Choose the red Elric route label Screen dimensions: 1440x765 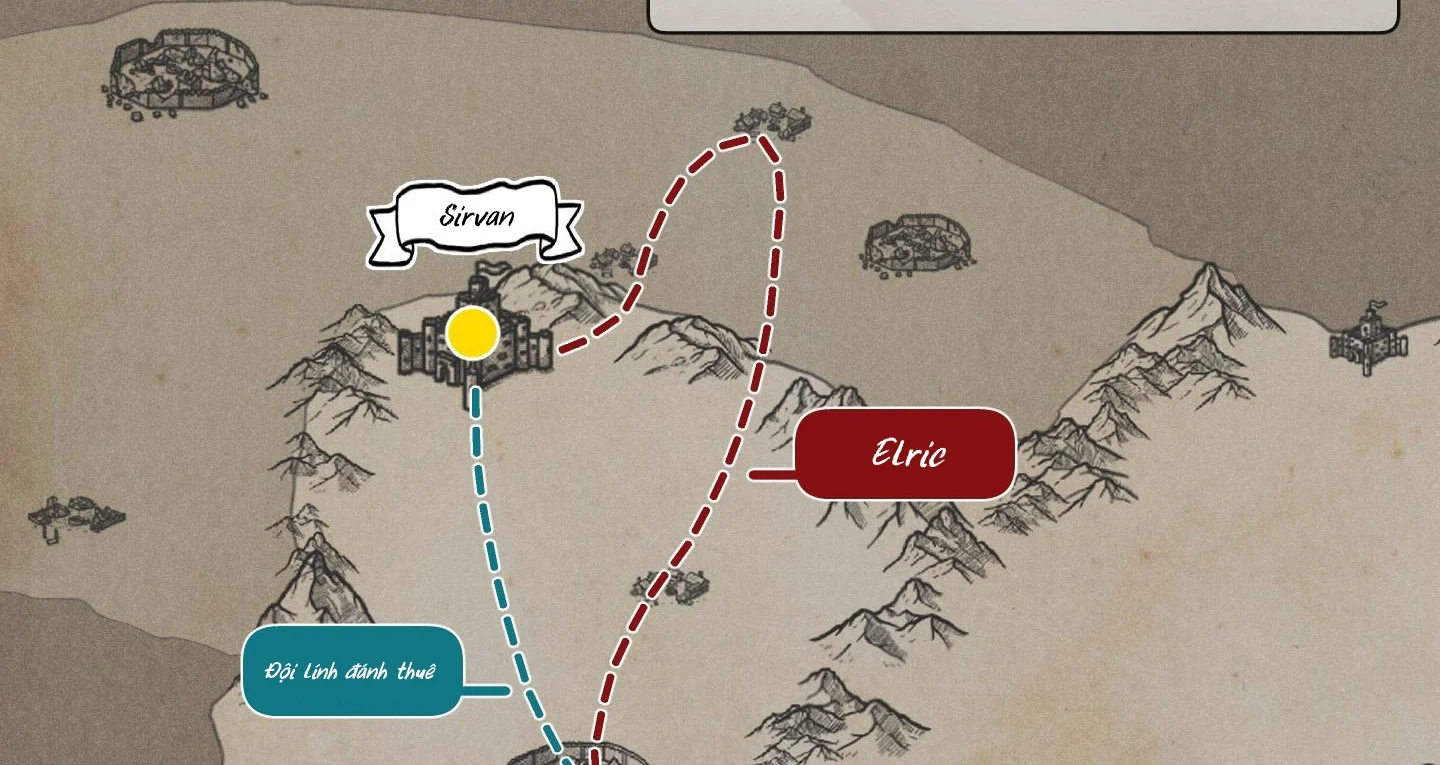(x=906, y=454)
